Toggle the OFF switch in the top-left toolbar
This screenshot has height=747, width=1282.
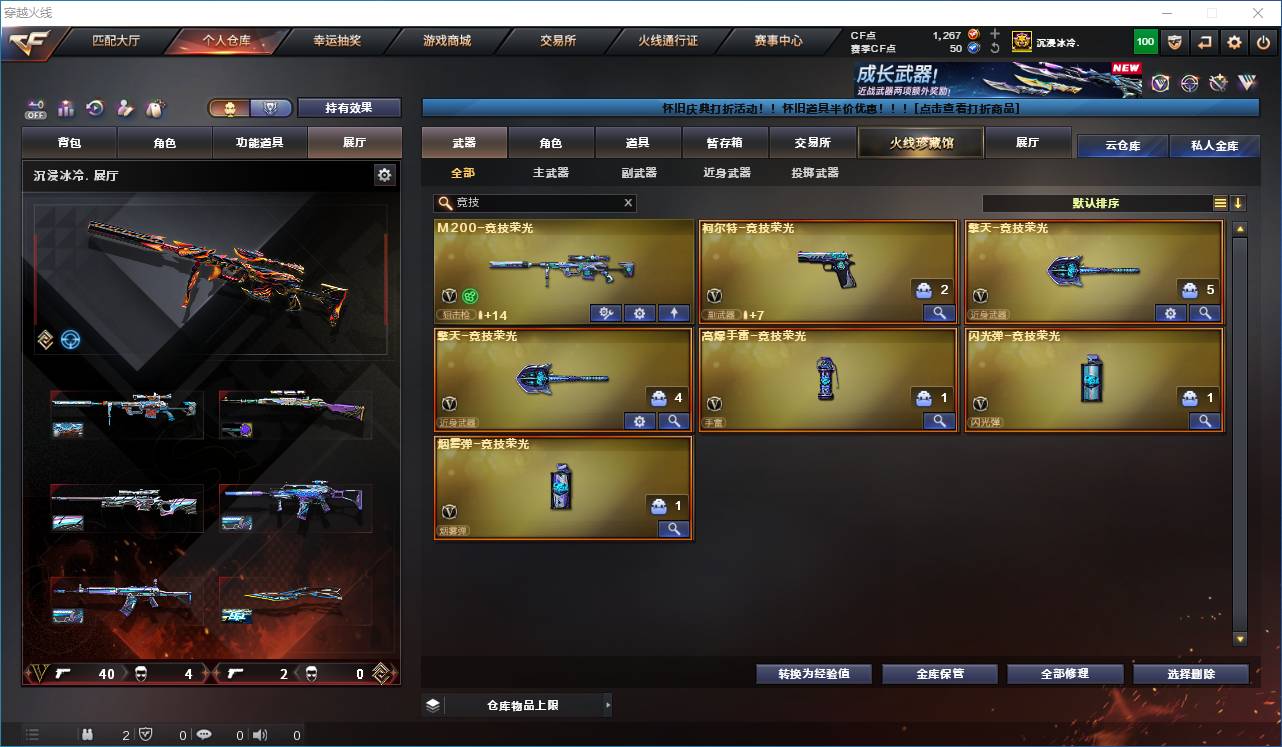point(33,108)
